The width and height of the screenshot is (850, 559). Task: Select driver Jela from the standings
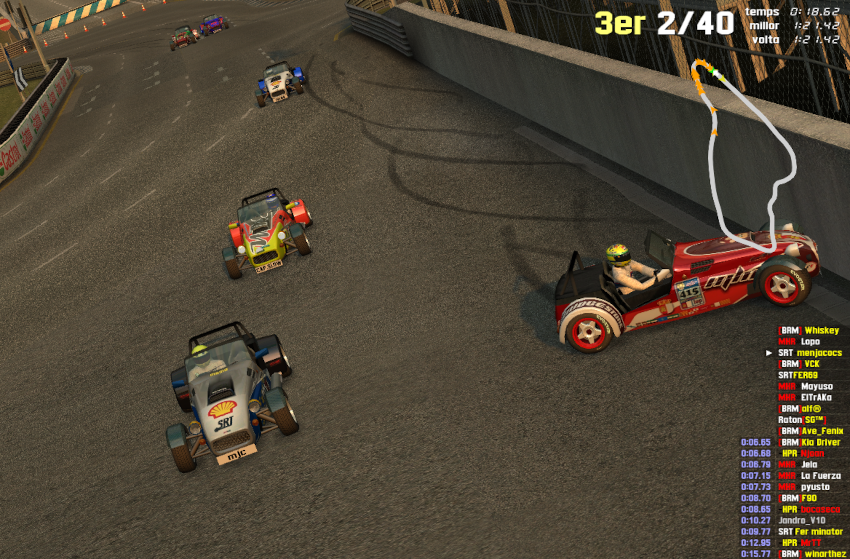[809, 464]
